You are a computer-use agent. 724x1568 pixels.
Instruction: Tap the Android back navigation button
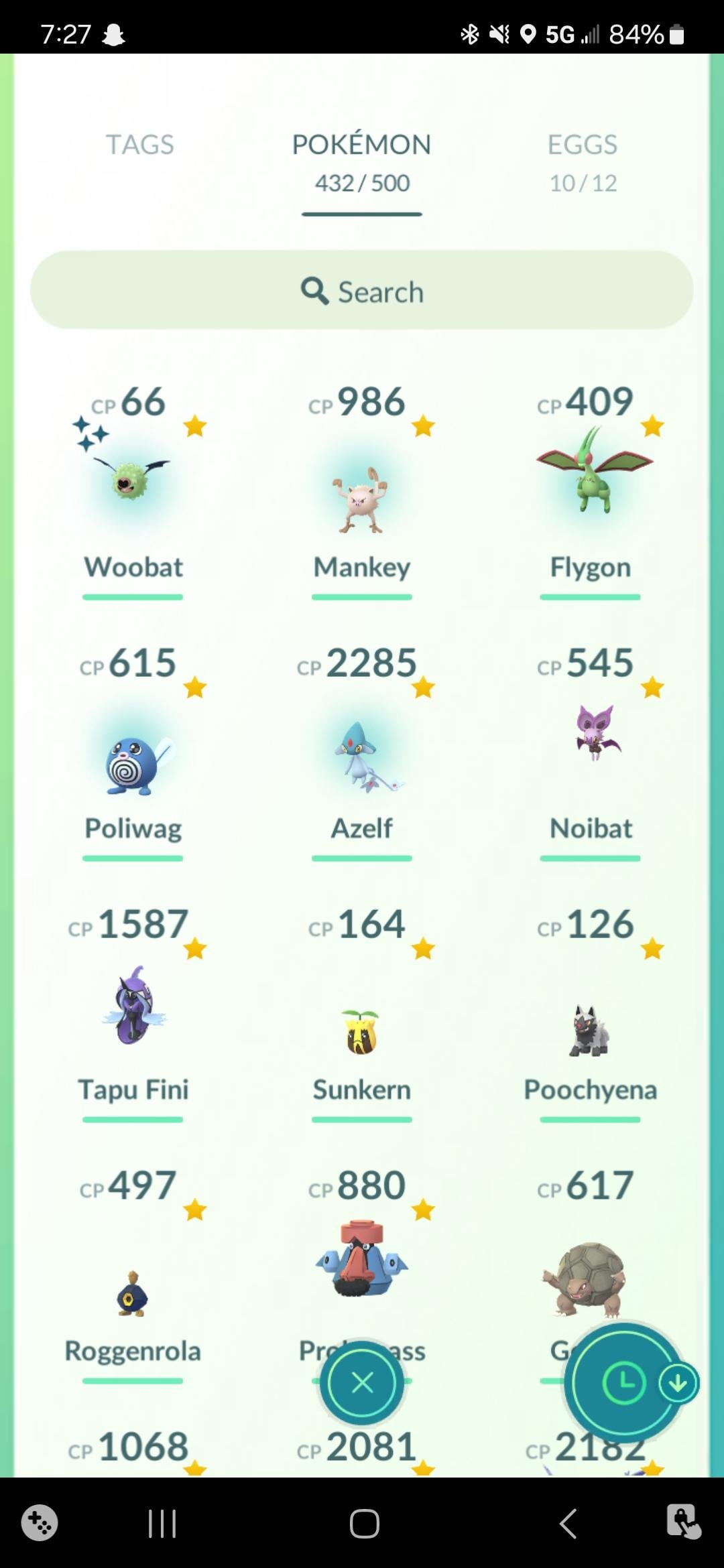pyautogui.click(x=568, y=1523)
